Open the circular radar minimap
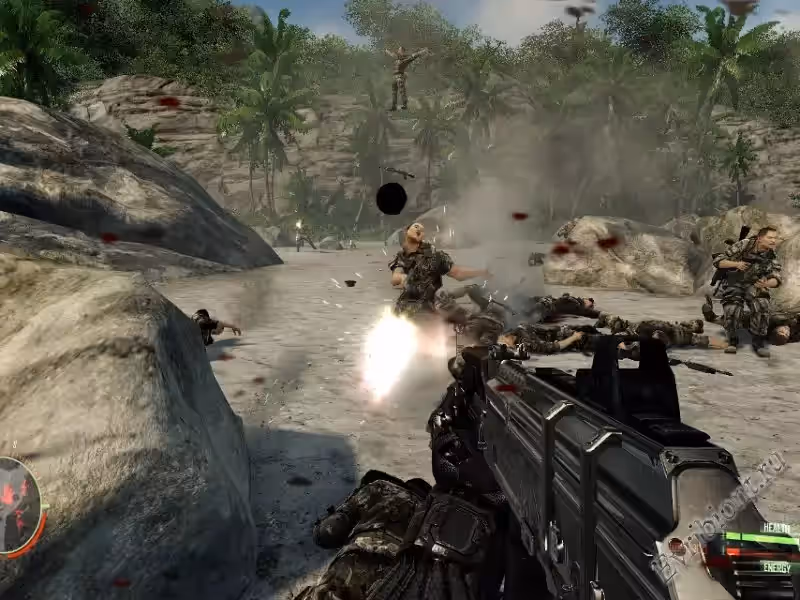 click(x=17, y=506)
